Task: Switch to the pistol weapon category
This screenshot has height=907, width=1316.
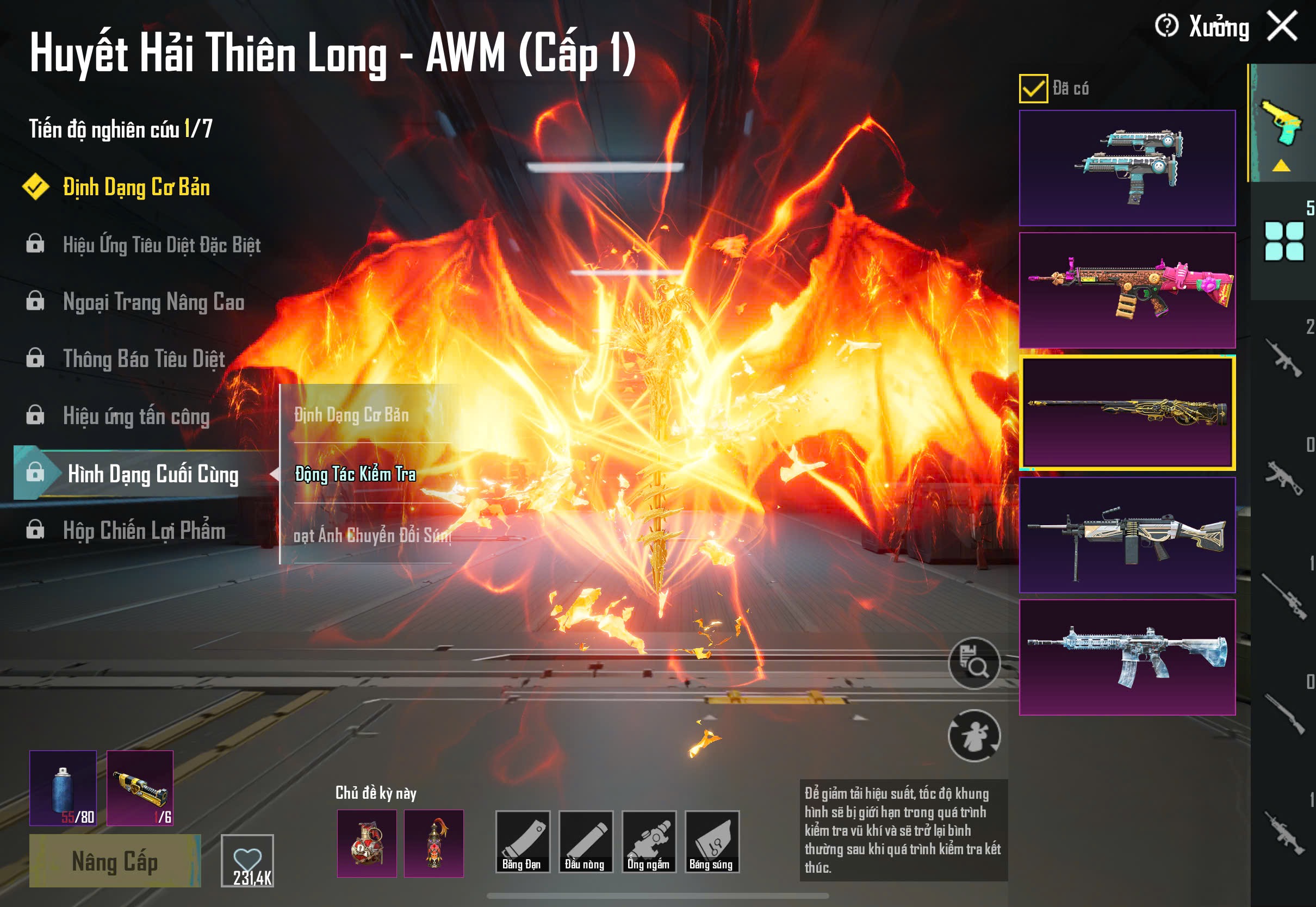Action: click(1282, 123)
